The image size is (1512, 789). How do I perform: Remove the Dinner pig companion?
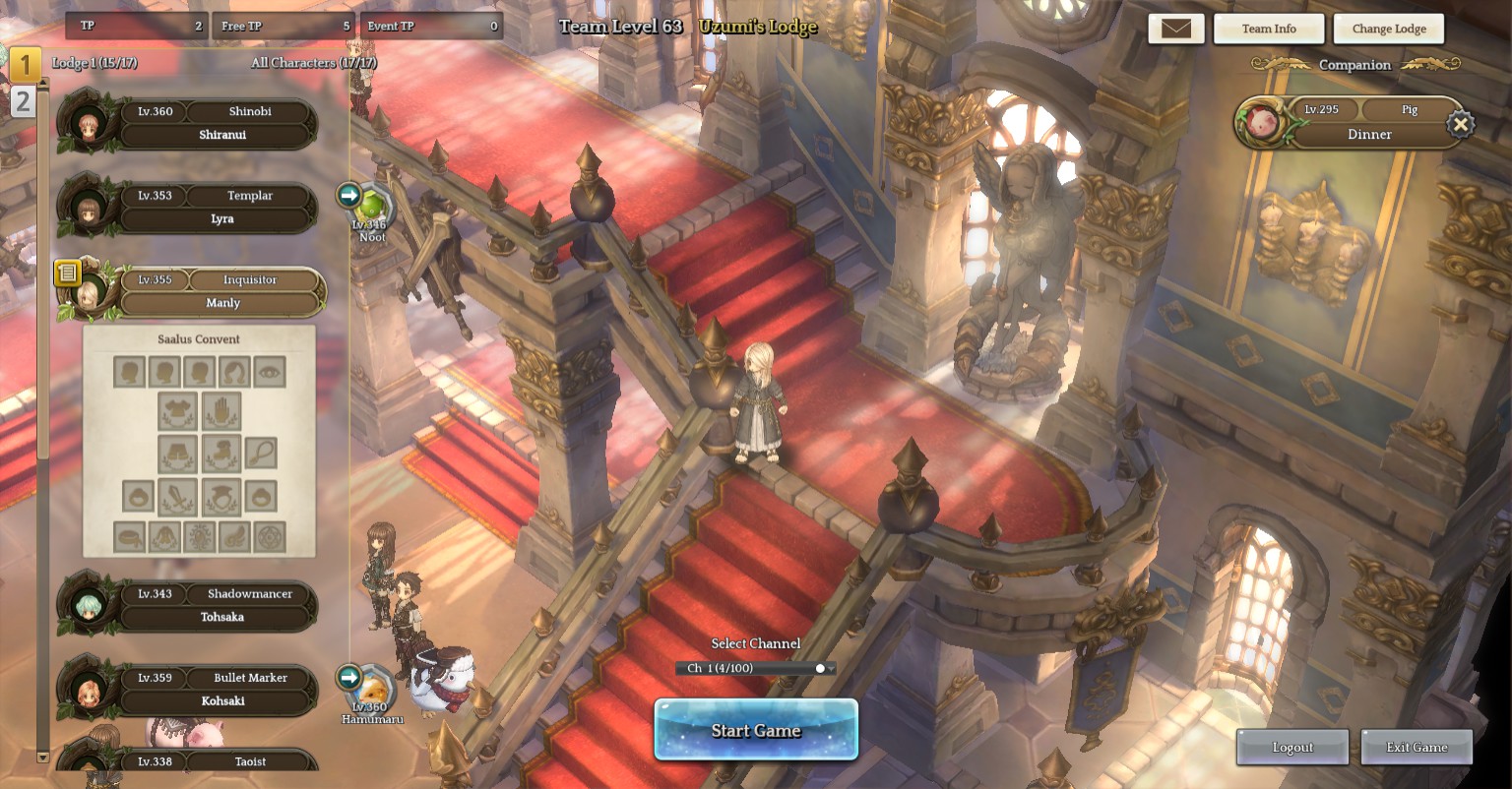[1461, 124]
